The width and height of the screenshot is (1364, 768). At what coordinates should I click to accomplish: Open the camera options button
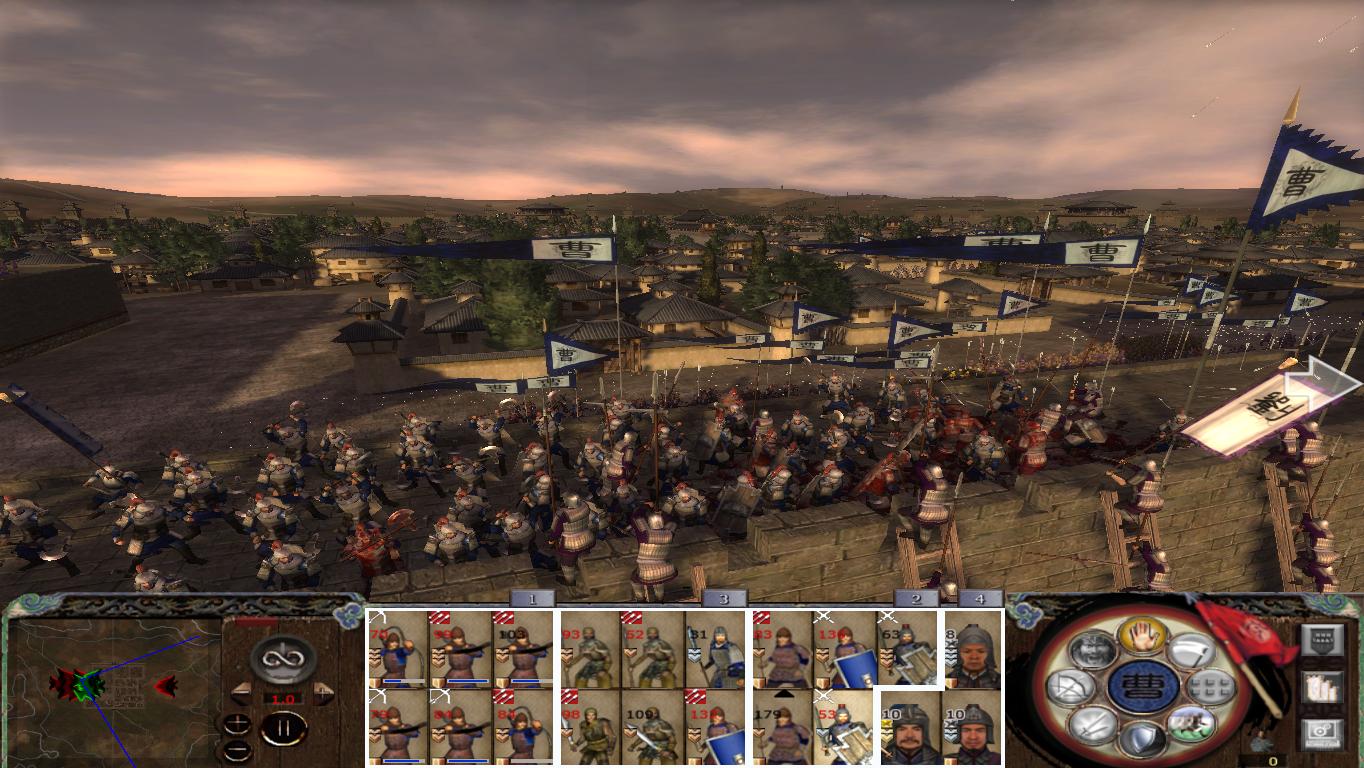[x=1322, y=732]
